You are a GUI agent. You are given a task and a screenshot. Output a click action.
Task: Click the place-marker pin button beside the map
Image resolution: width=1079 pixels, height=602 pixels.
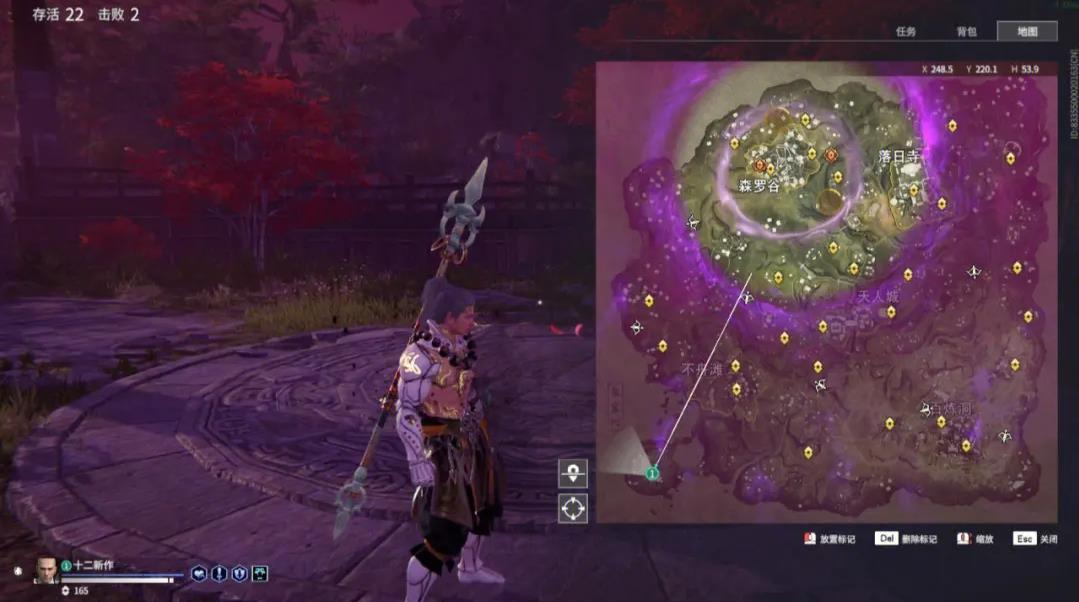point(573,474)
